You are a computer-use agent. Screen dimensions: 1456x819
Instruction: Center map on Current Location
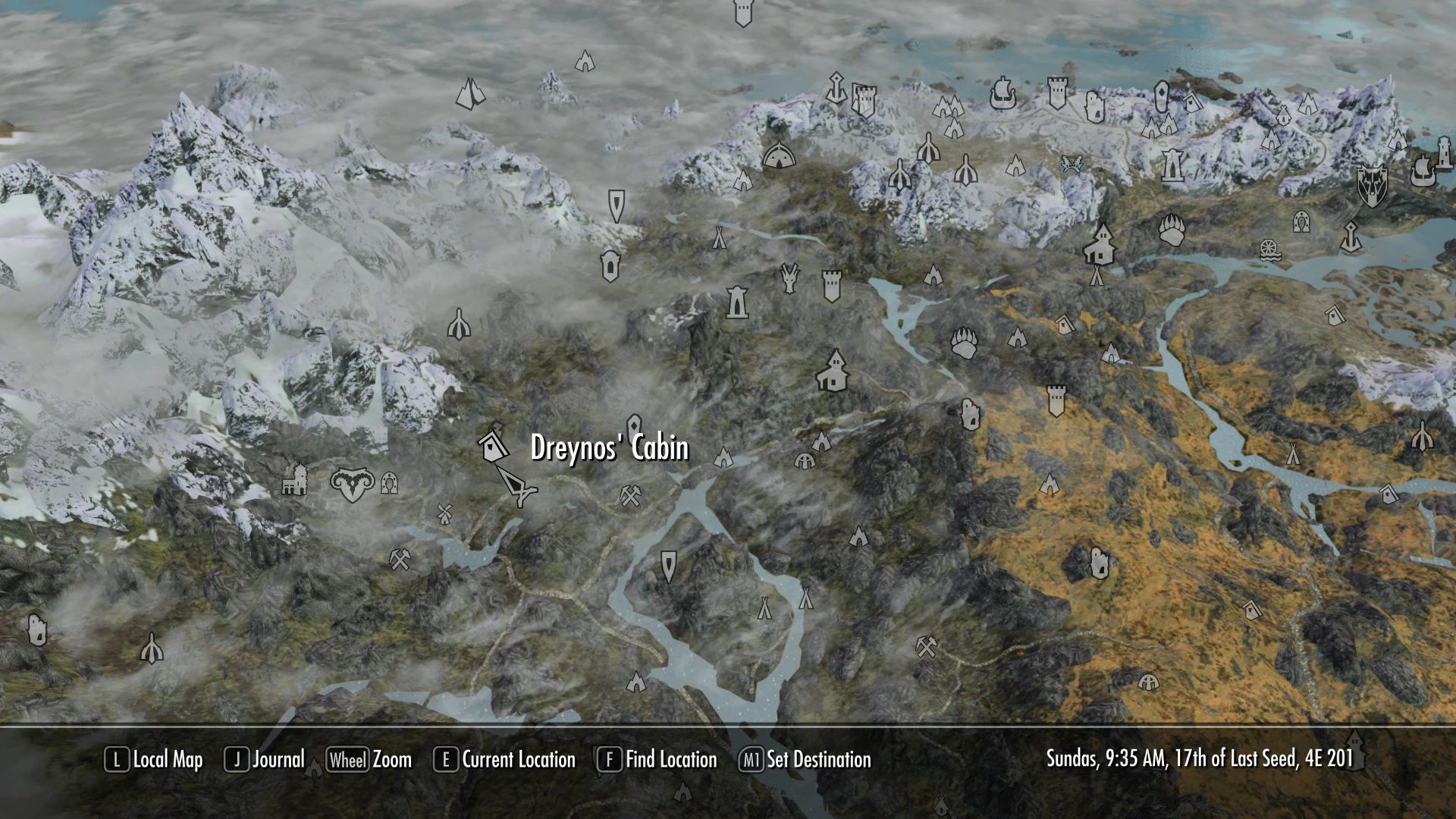[504, 759]
